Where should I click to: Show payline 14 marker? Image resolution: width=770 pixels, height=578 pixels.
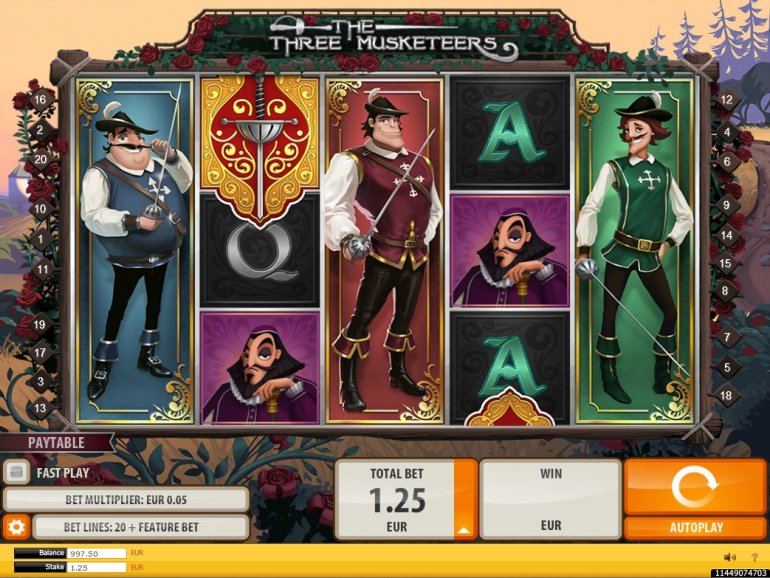pyautogui.click(x=727, y=235)
